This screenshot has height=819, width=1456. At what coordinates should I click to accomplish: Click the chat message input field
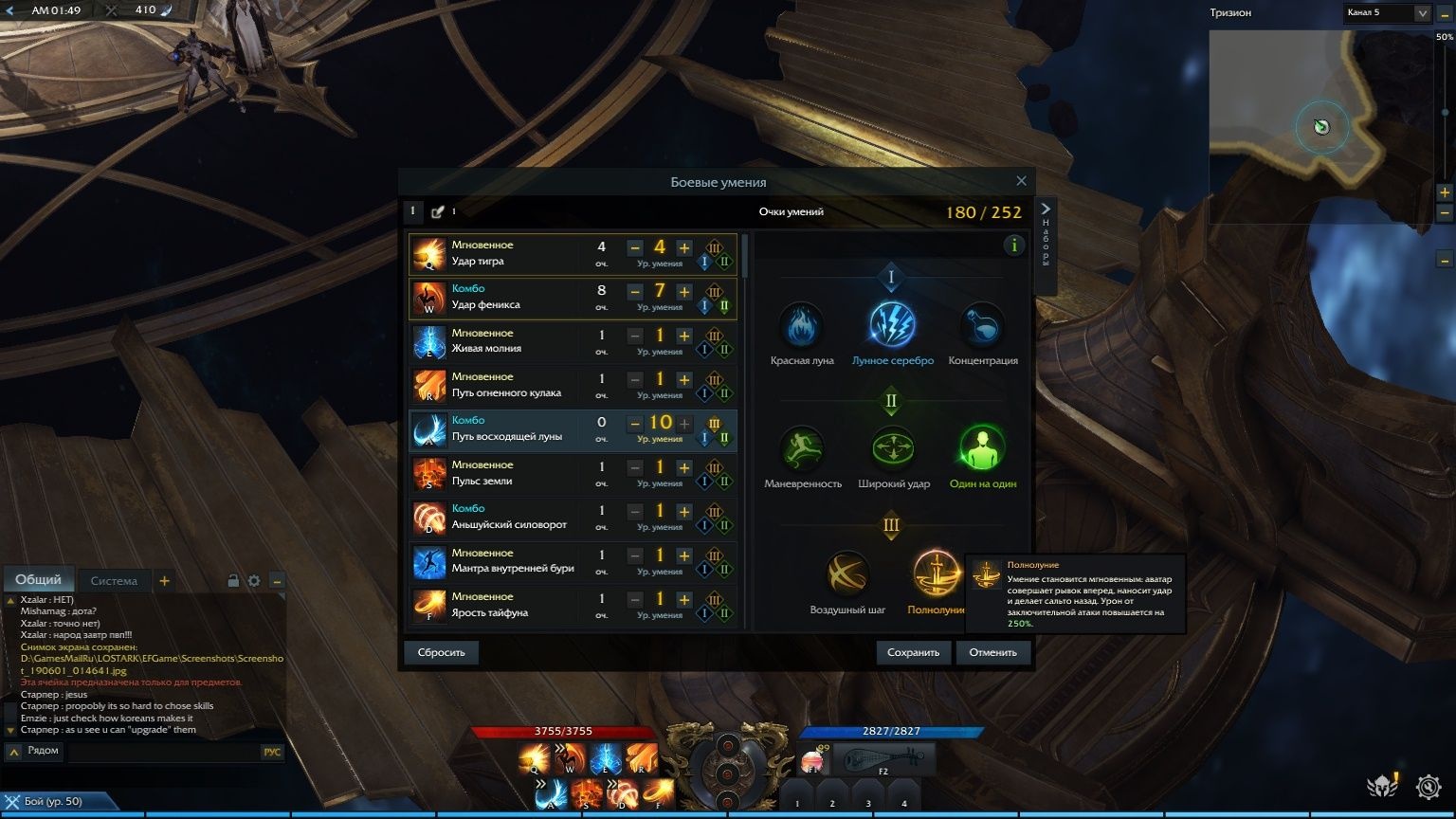coord(161,752)
